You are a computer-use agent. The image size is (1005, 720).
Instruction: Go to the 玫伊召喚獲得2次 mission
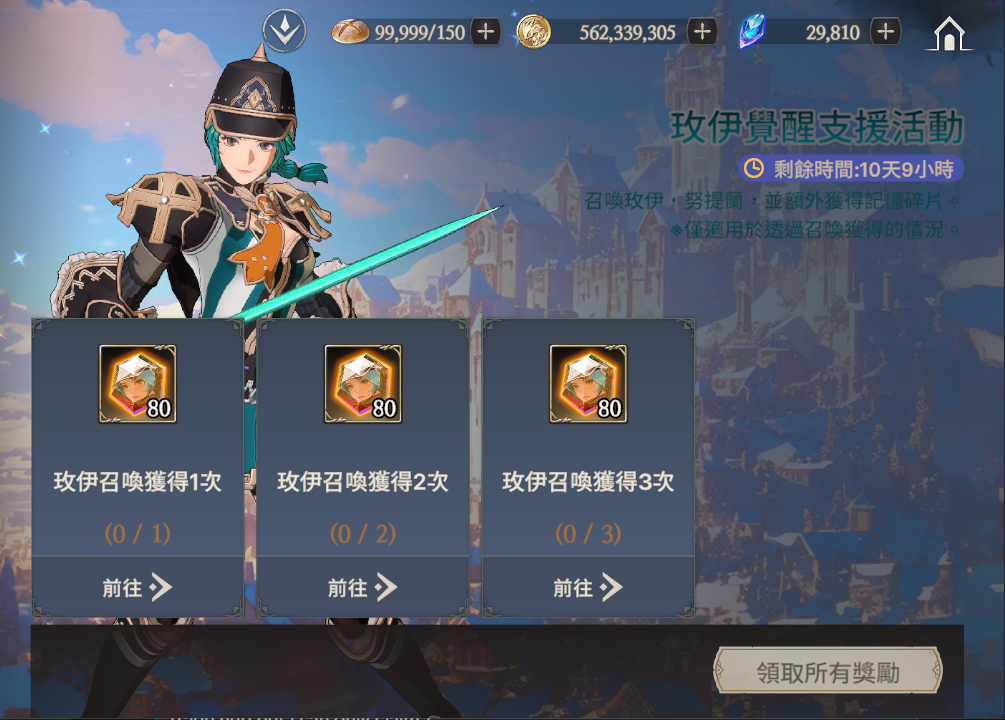pos(362,587)
